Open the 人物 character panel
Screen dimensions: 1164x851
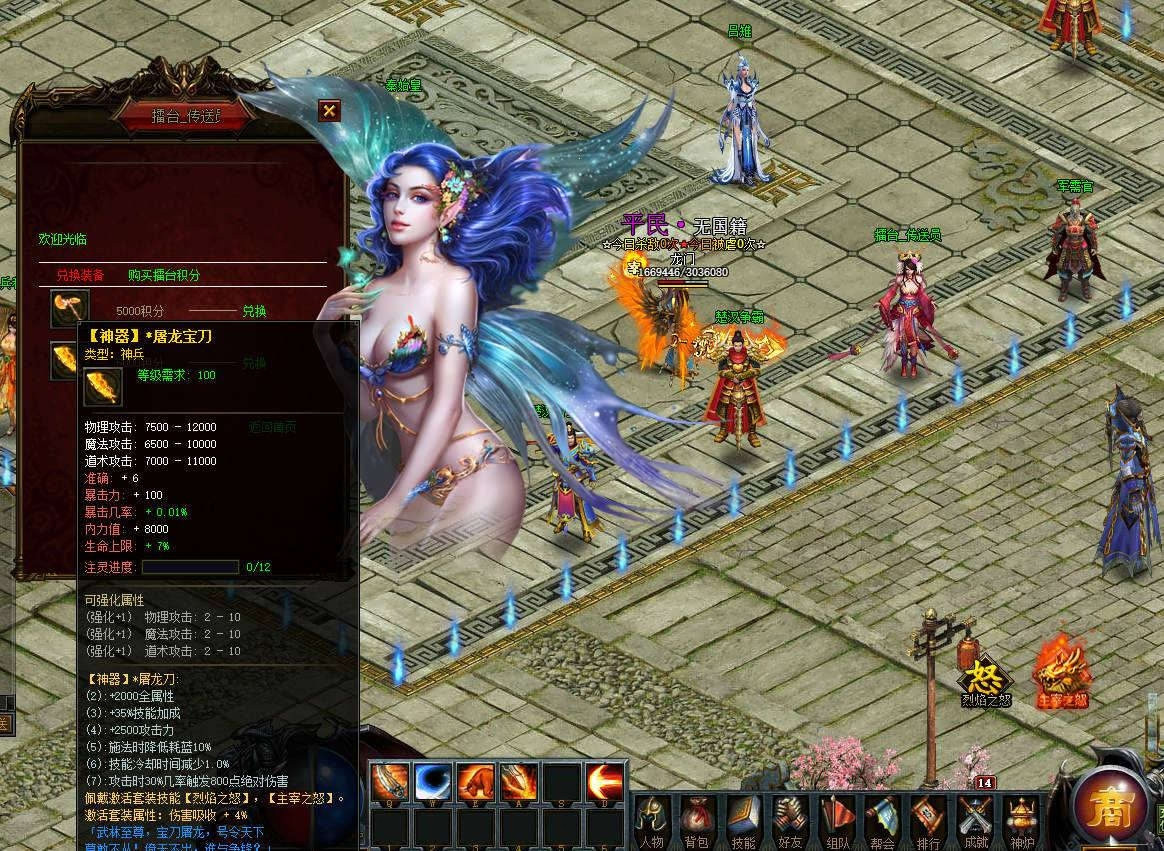(x=652, y=821)
